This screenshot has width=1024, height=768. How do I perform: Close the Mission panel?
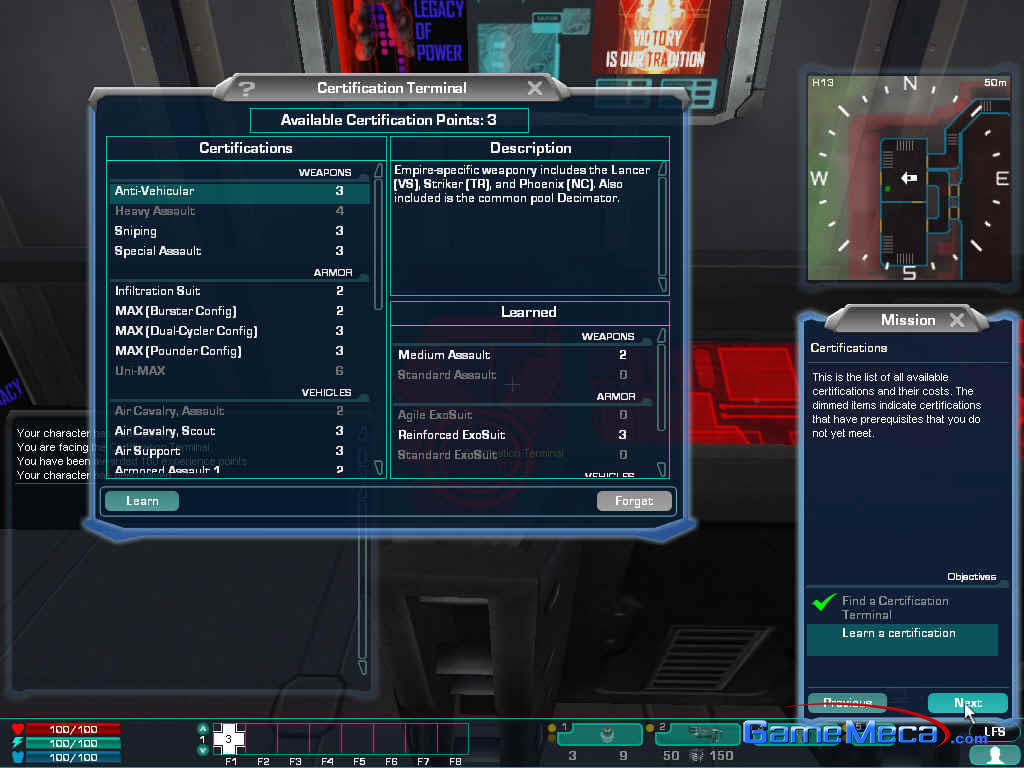pyautogui.click(x=957, y=320)
